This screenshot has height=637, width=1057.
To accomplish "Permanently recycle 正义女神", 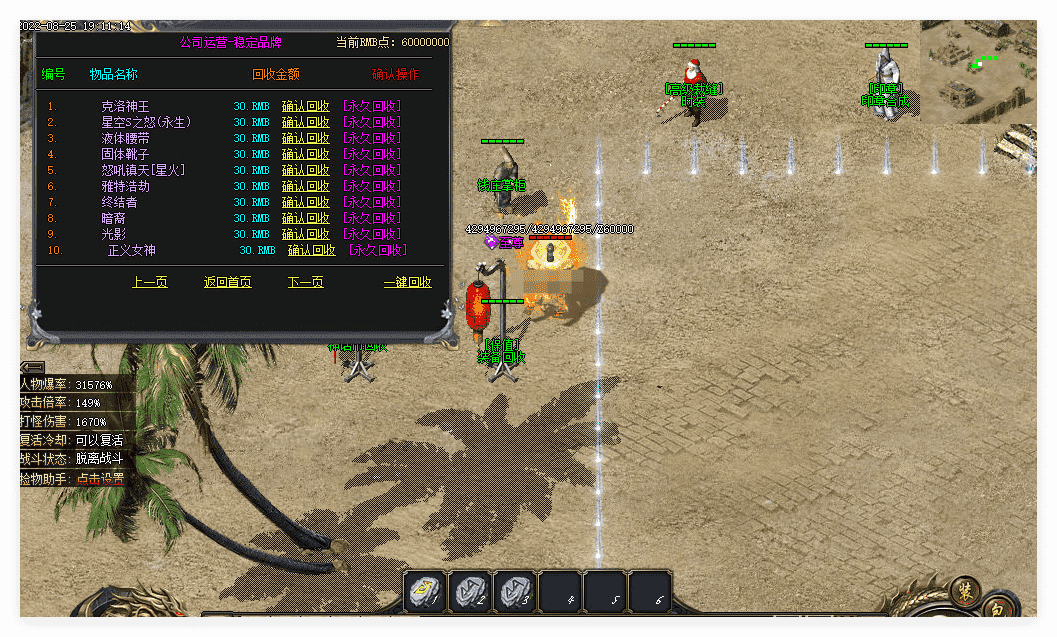I will [377, 250].
